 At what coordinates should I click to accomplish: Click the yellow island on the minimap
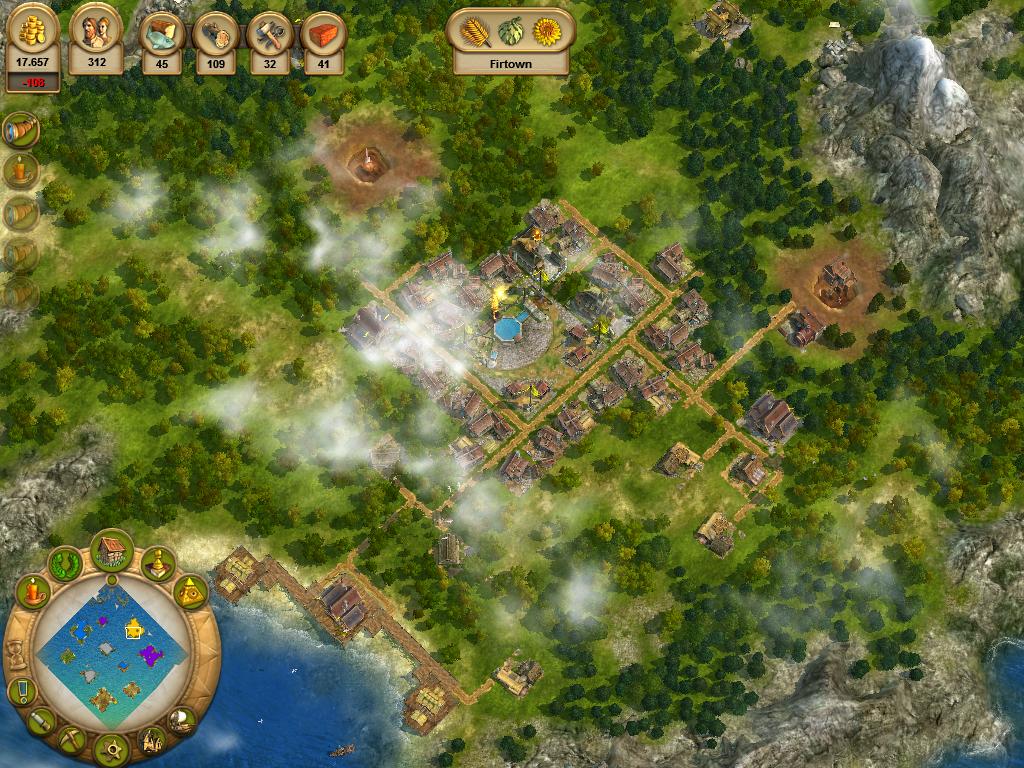tap(134, 628)
